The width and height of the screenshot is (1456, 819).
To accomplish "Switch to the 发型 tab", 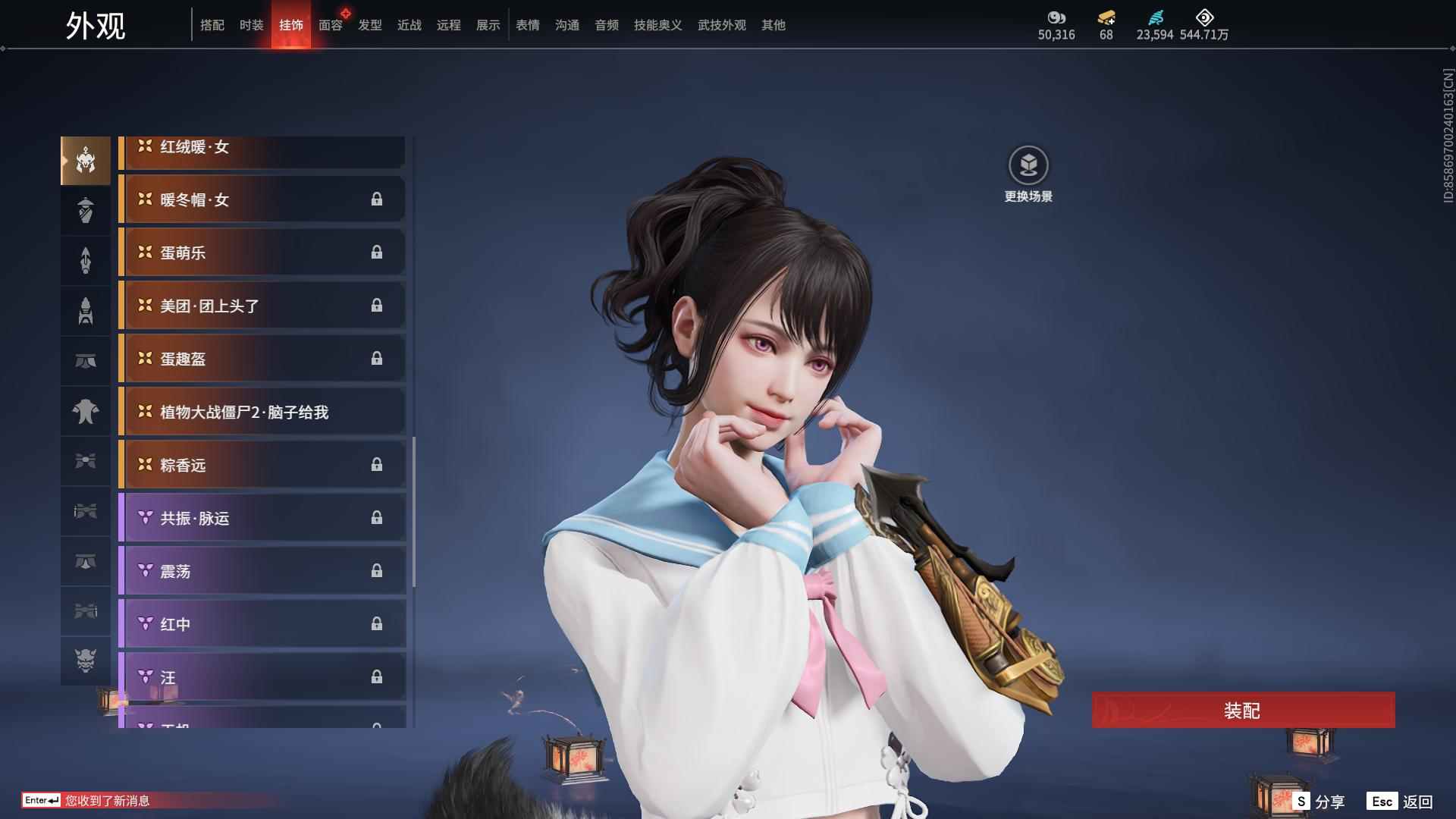I will (x=369, y=24).
